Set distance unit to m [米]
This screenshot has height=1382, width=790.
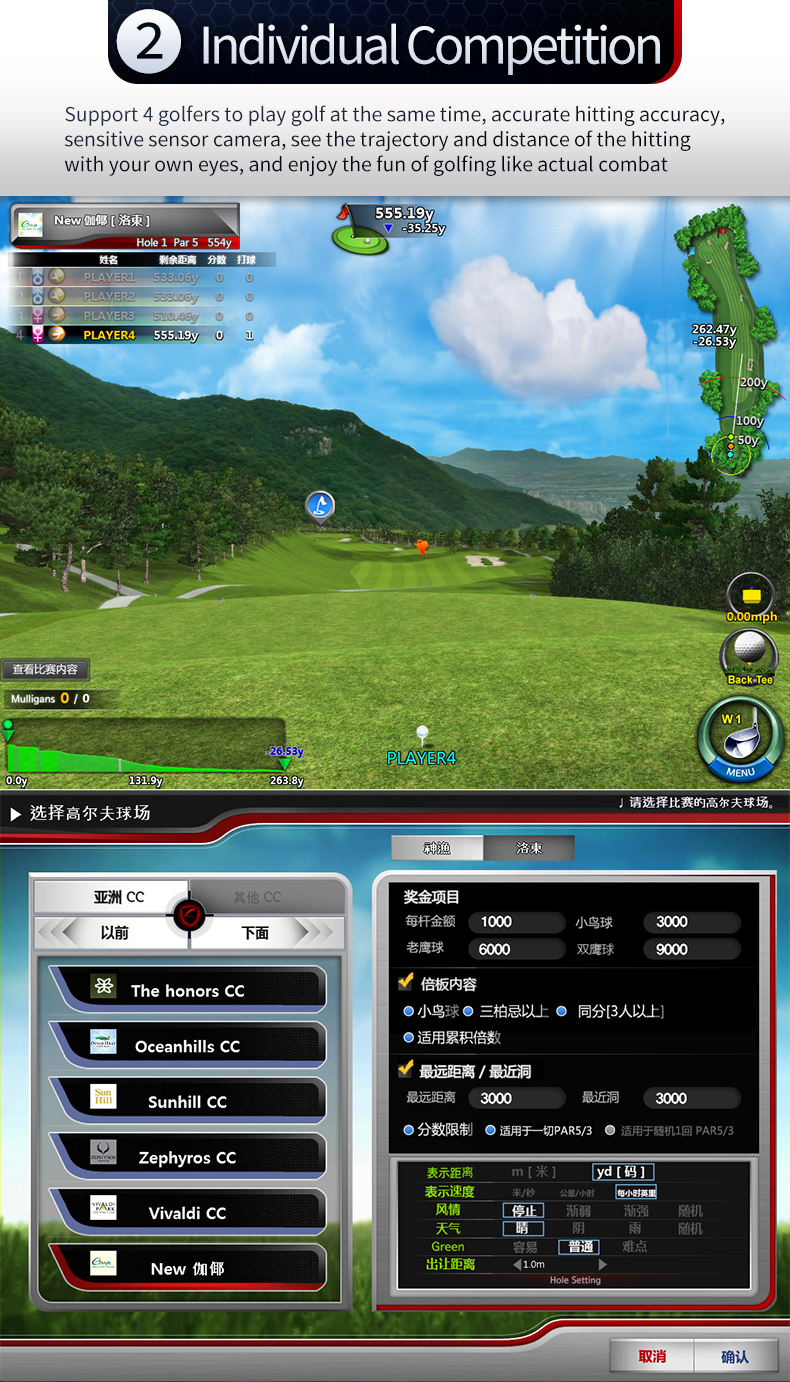533,1172
